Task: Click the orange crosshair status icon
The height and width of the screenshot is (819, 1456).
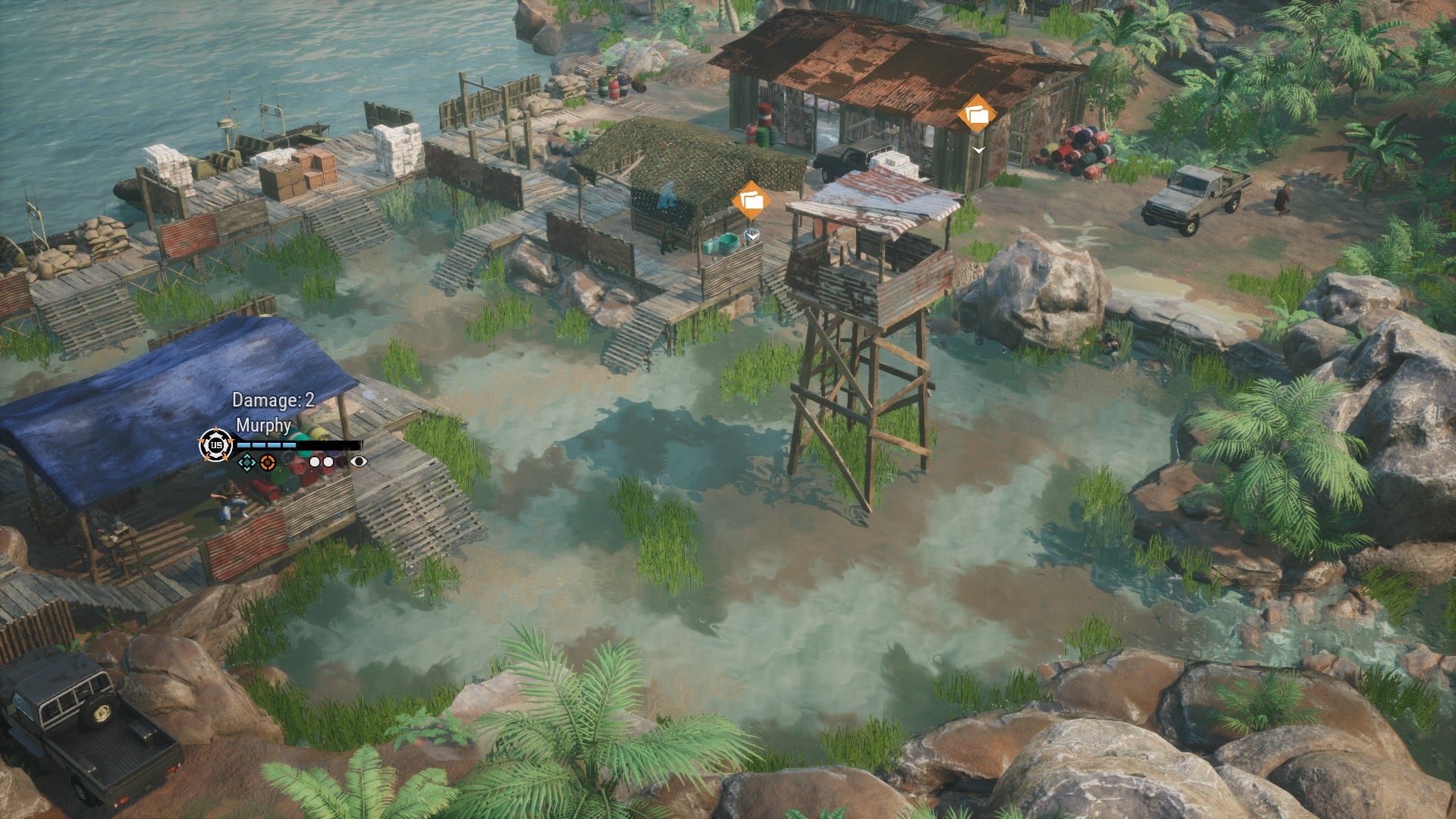Action: [x=267, y=462]
